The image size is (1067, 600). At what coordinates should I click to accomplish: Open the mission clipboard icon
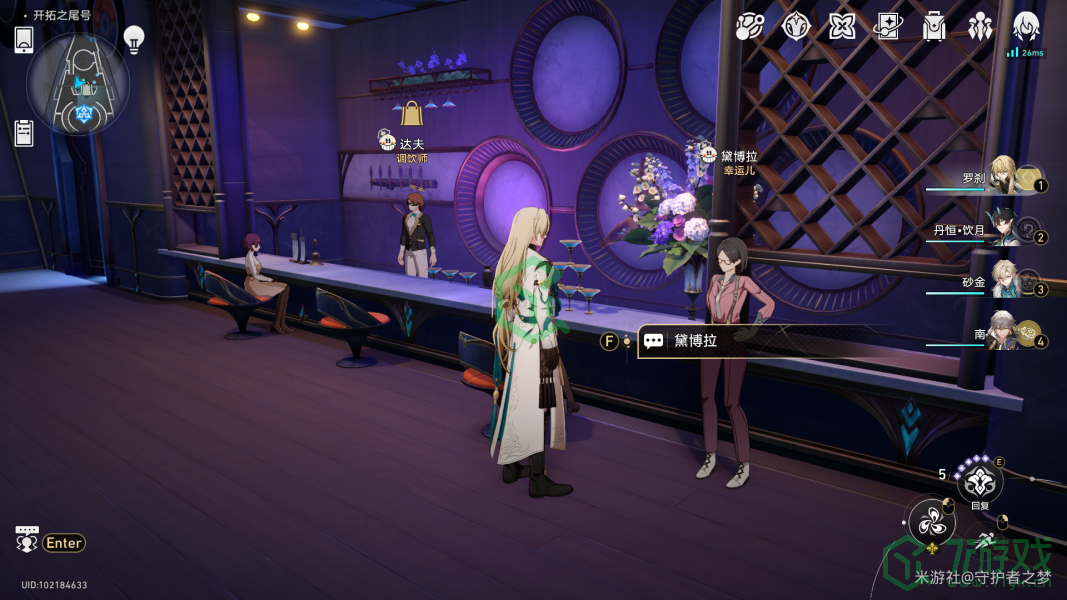pyautogui.click(x=25, y=132)
